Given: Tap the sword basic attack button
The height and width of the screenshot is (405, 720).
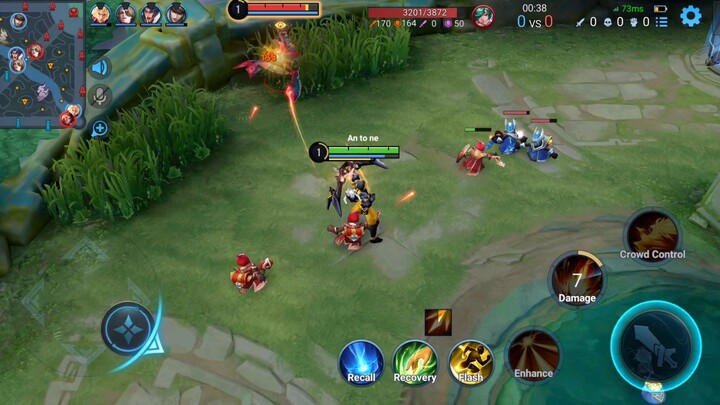Looking at the screenshot, I should tap(655, 345).
